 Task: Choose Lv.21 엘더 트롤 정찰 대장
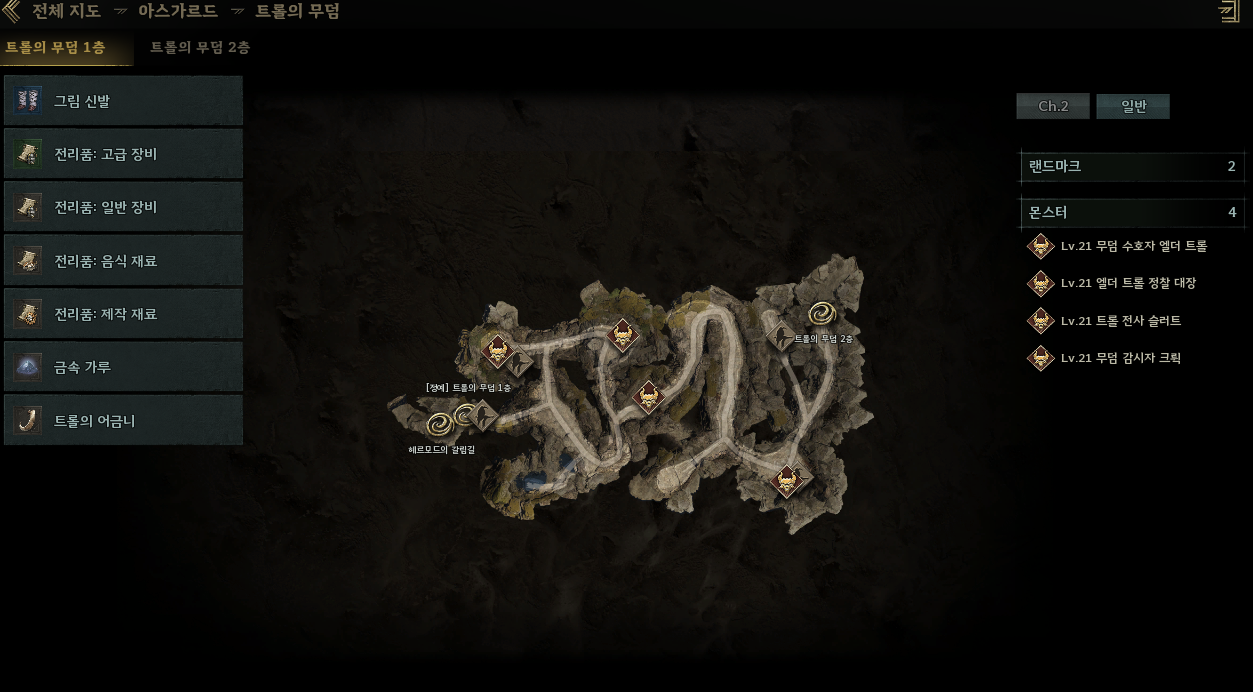coord(1127,283)
